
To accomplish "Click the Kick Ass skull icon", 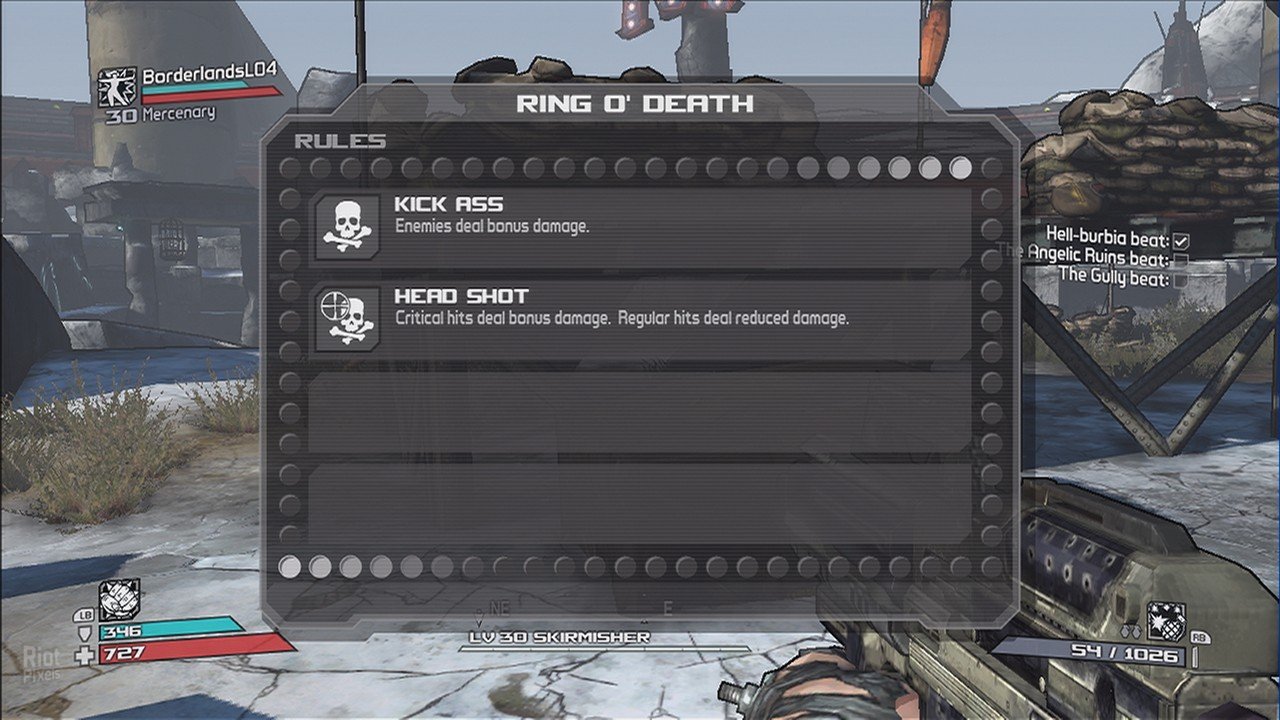I will (347, 228).
